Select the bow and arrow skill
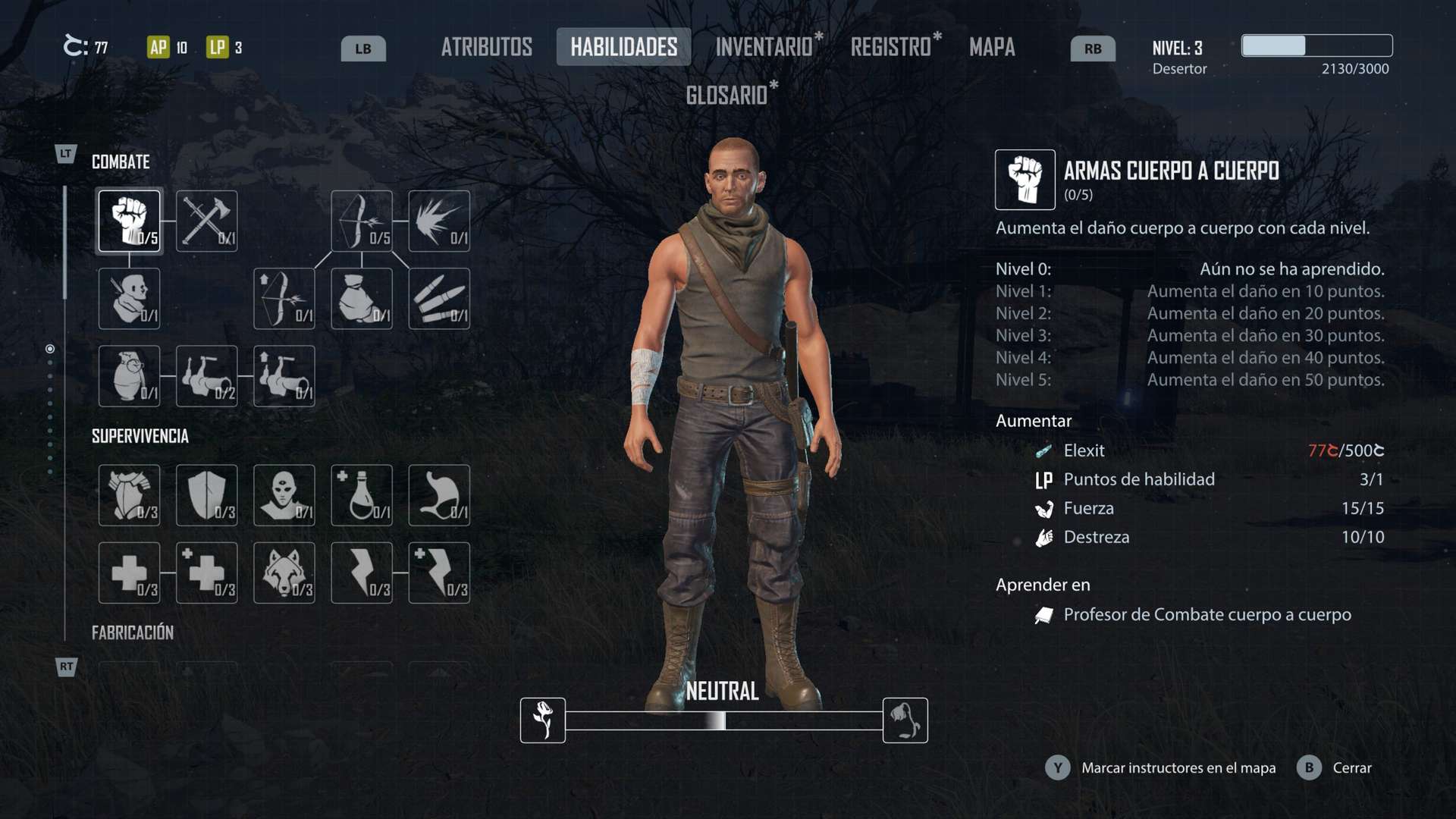1456x819 pixels. (x=362, y=221)
